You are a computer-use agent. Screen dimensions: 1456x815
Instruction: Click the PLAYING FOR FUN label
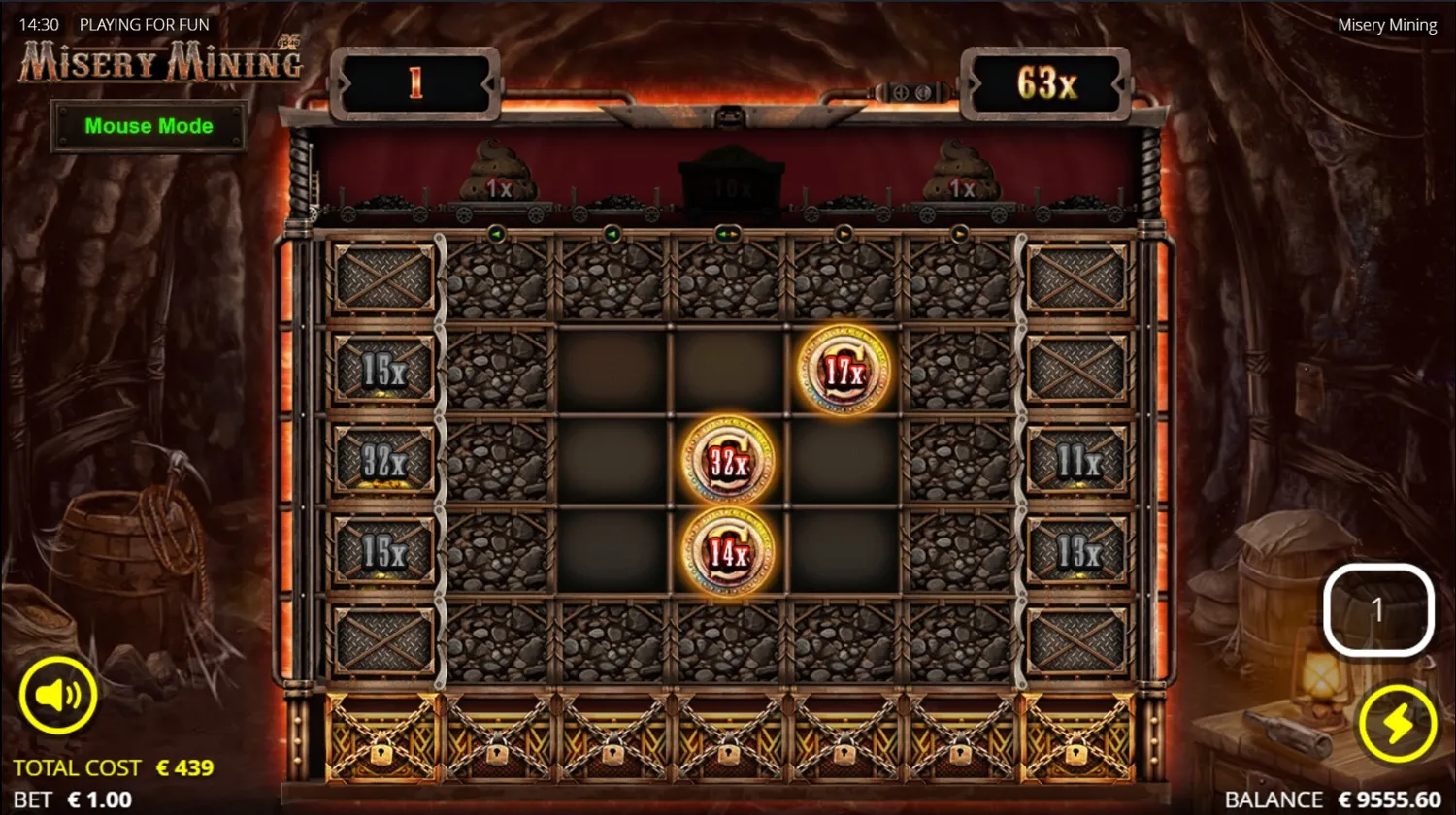click(144, 24)
